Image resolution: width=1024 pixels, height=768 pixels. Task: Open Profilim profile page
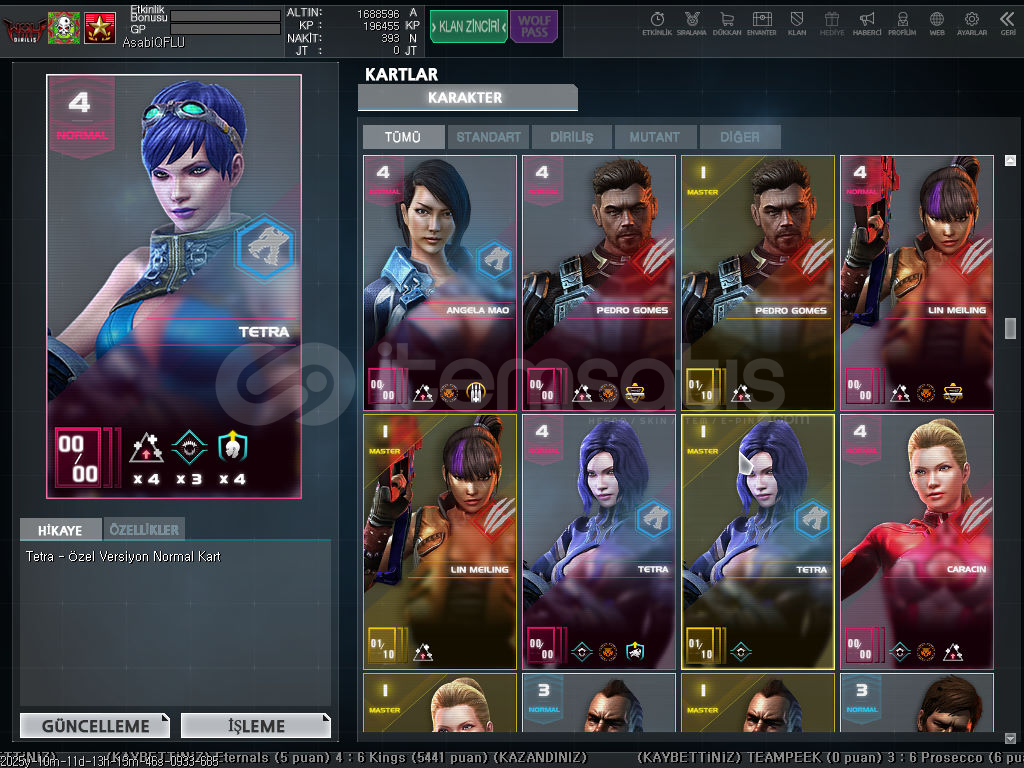902,23
